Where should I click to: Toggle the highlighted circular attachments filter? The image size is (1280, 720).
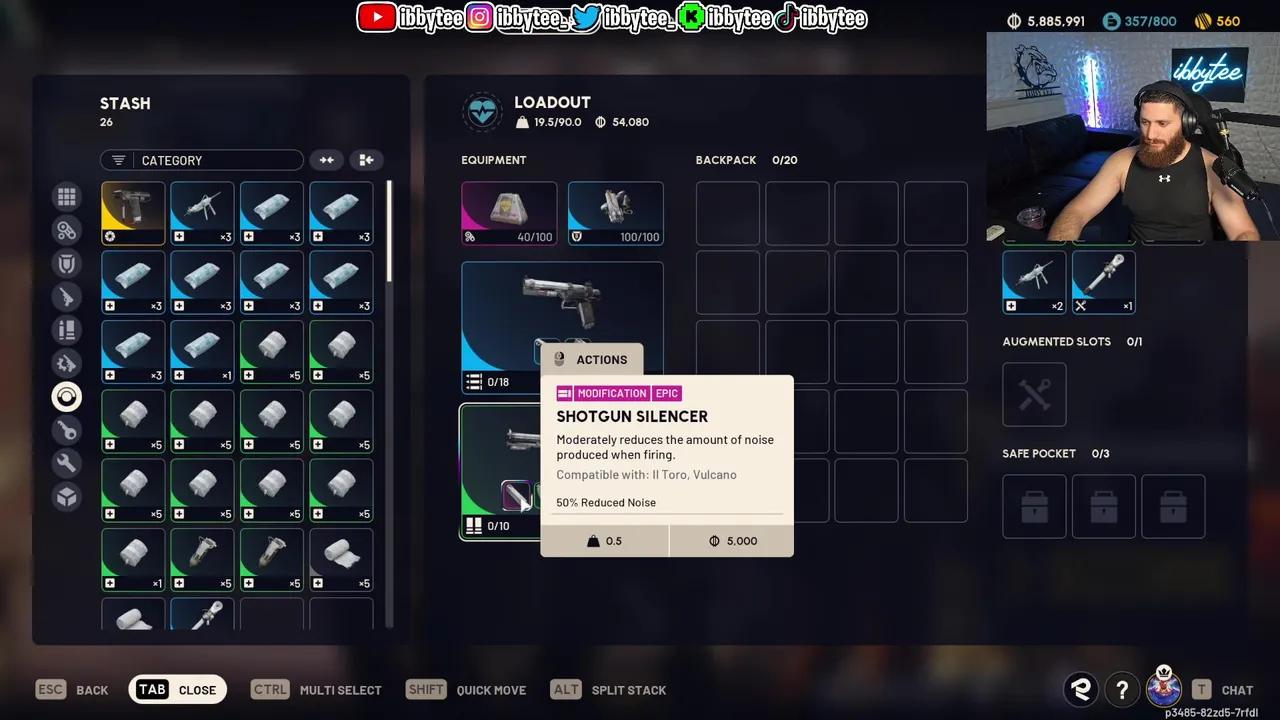66,396
